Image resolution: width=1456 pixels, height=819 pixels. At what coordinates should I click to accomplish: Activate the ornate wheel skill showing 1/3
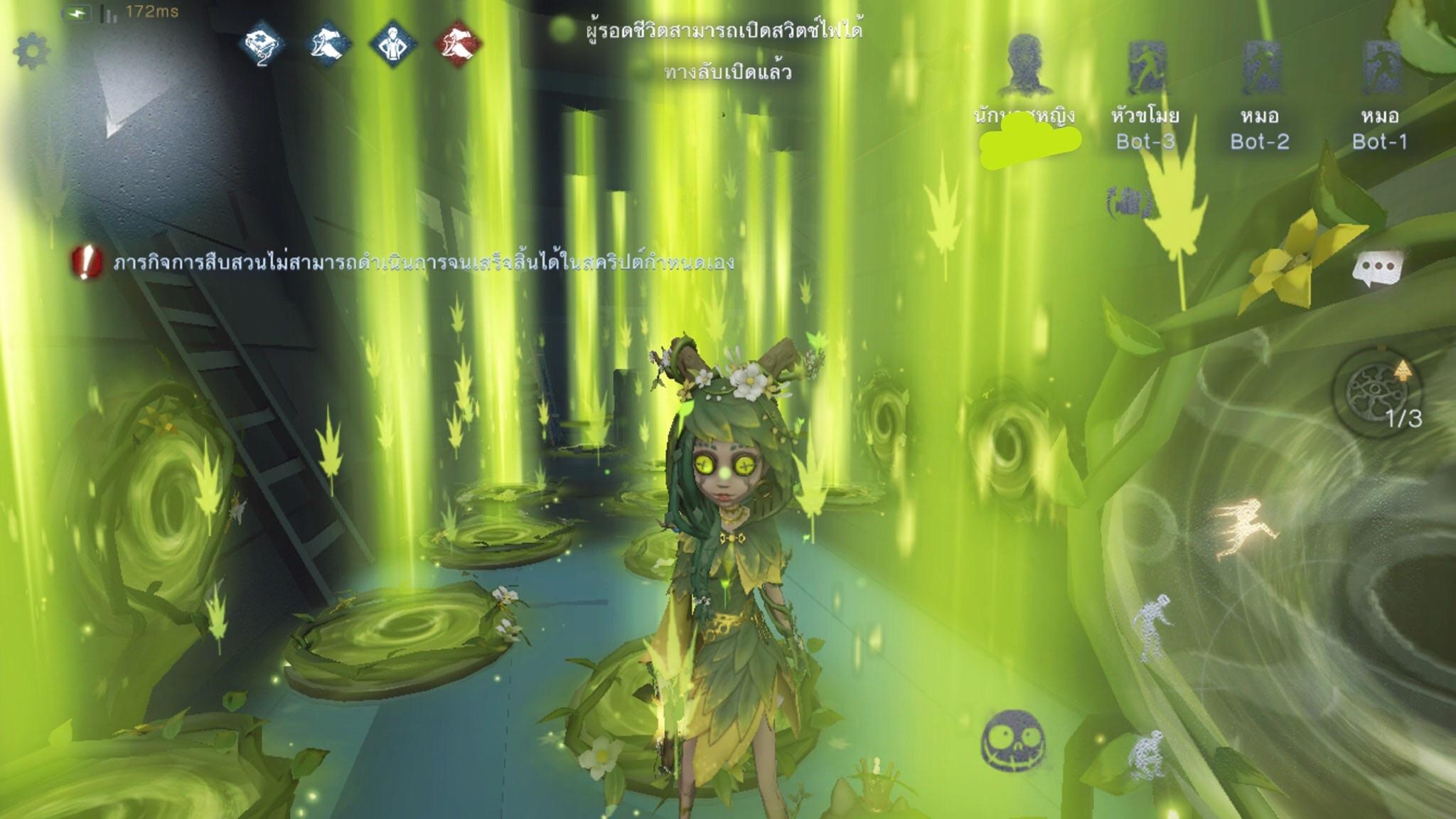1378,393
